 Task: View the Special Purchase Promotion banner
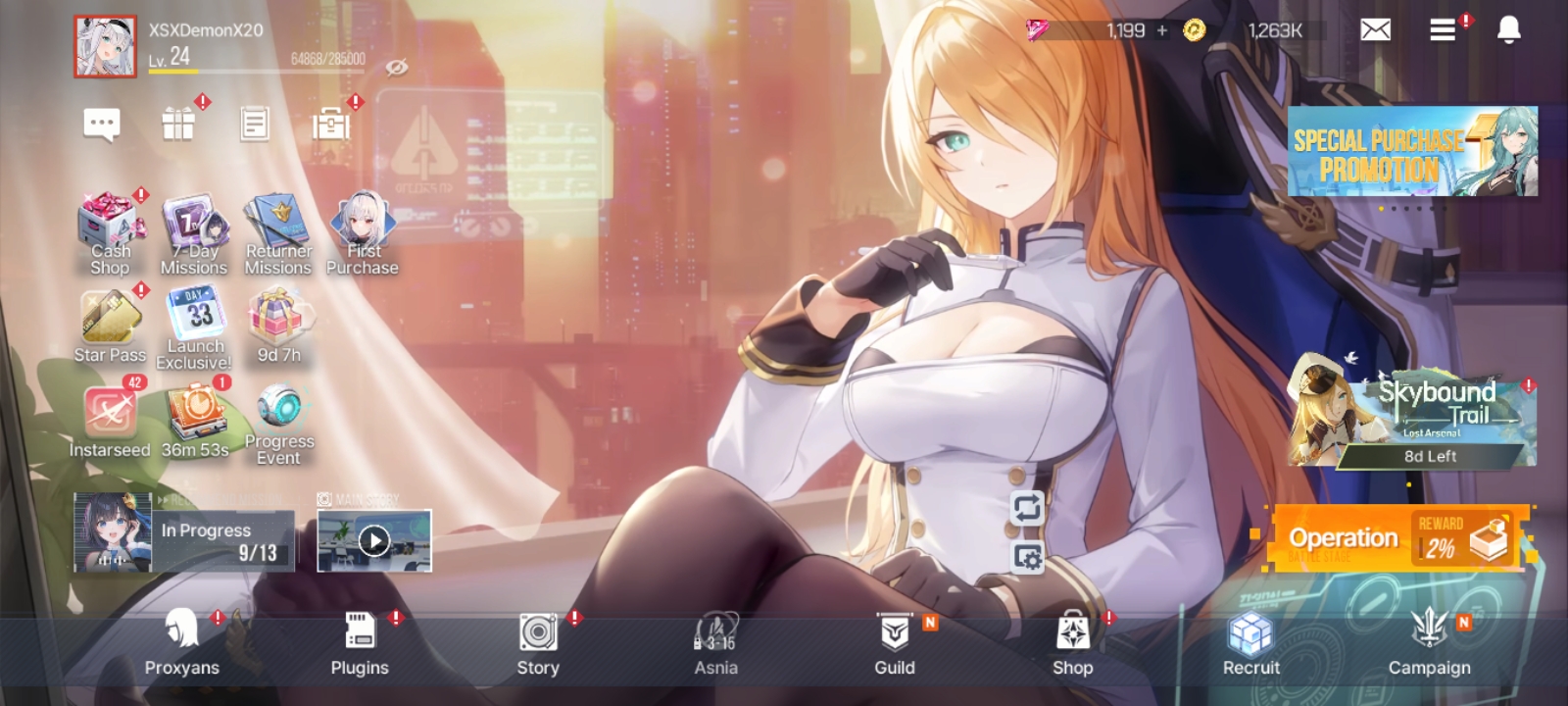(x=1412, y=152)
